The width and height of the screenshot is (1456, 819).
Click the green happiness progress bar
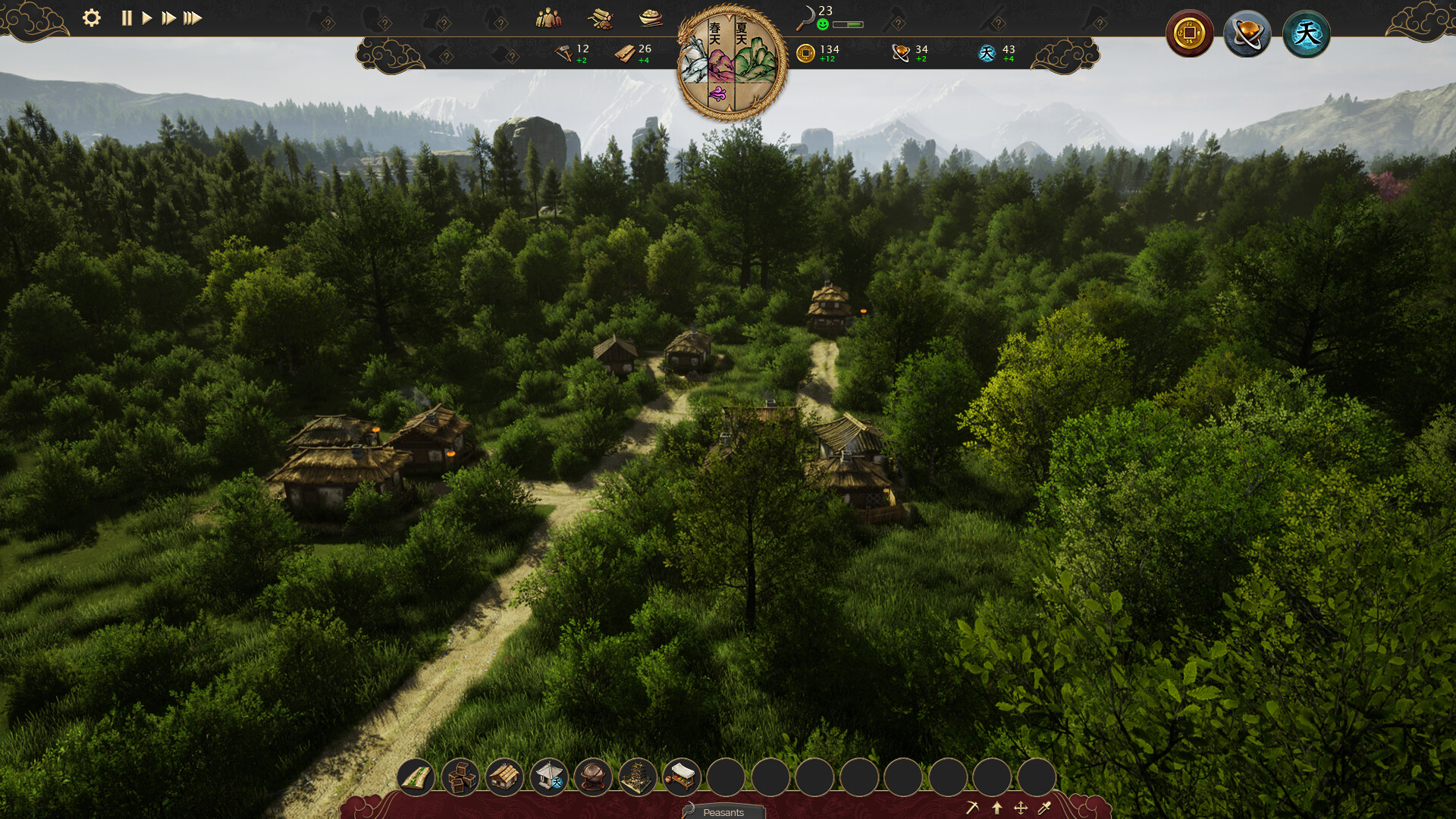click(848, 24)
